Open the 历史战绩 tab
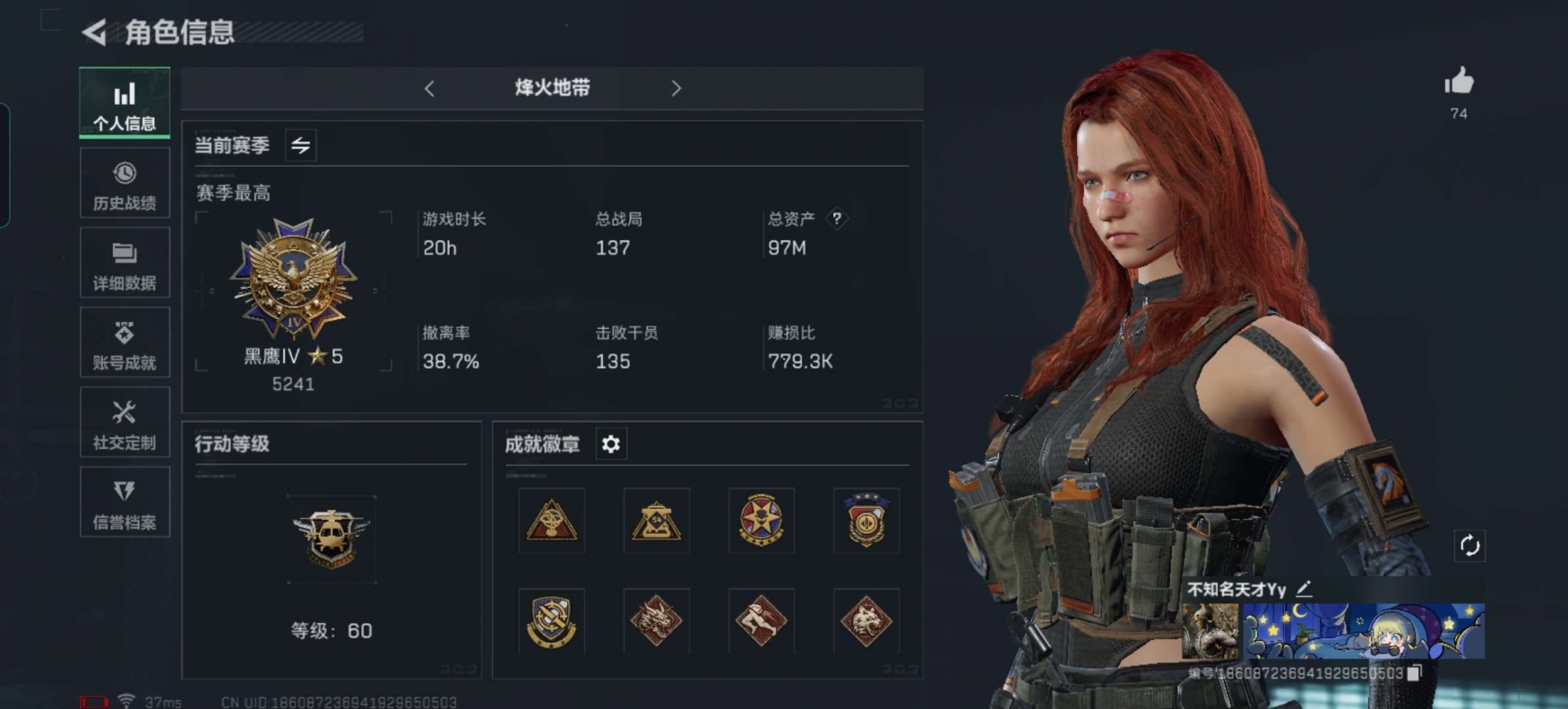The height and width of the screenshot is (709, 1568). pos(125,184)
